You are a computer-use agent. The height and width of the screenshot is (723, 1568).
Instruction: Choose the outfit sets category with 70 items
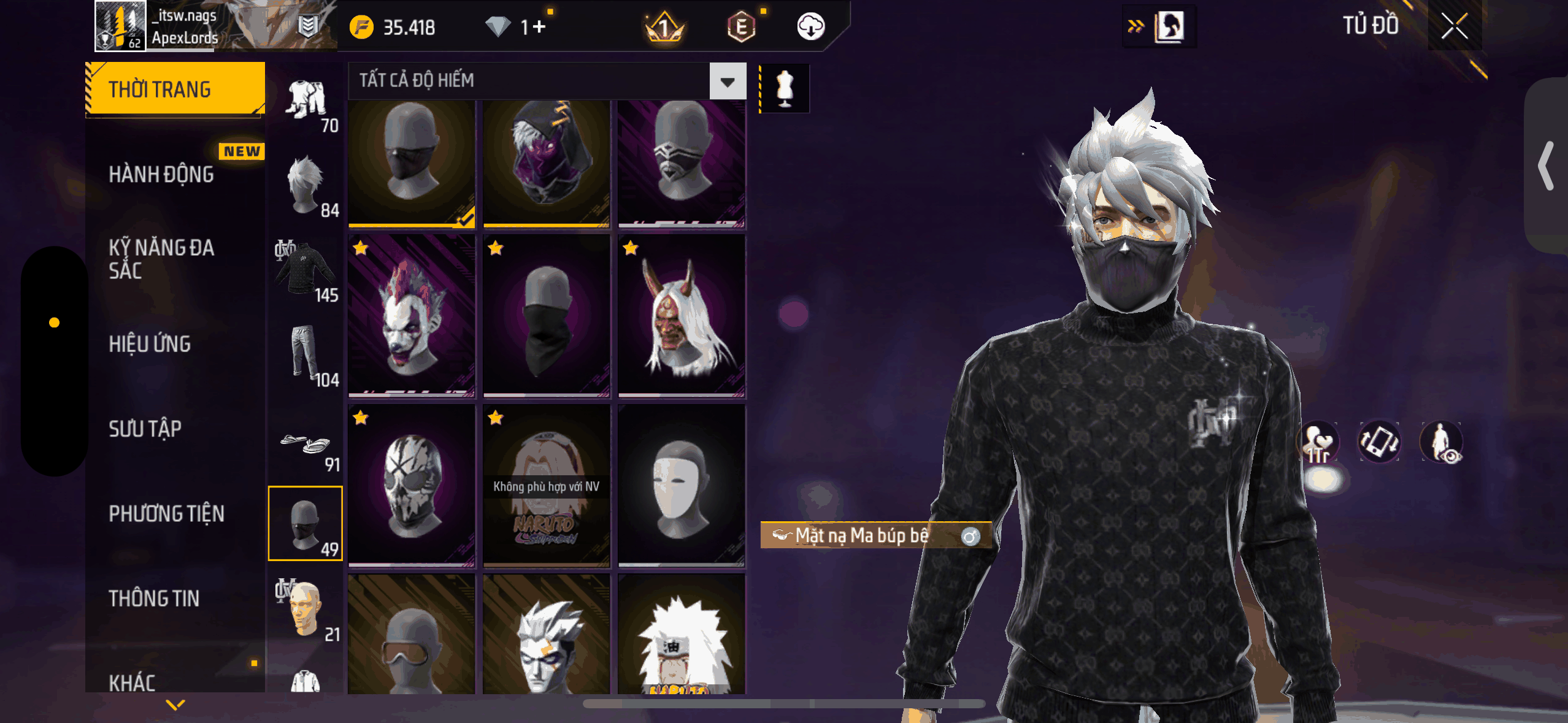pyautogui.click(x=306, y=102)
